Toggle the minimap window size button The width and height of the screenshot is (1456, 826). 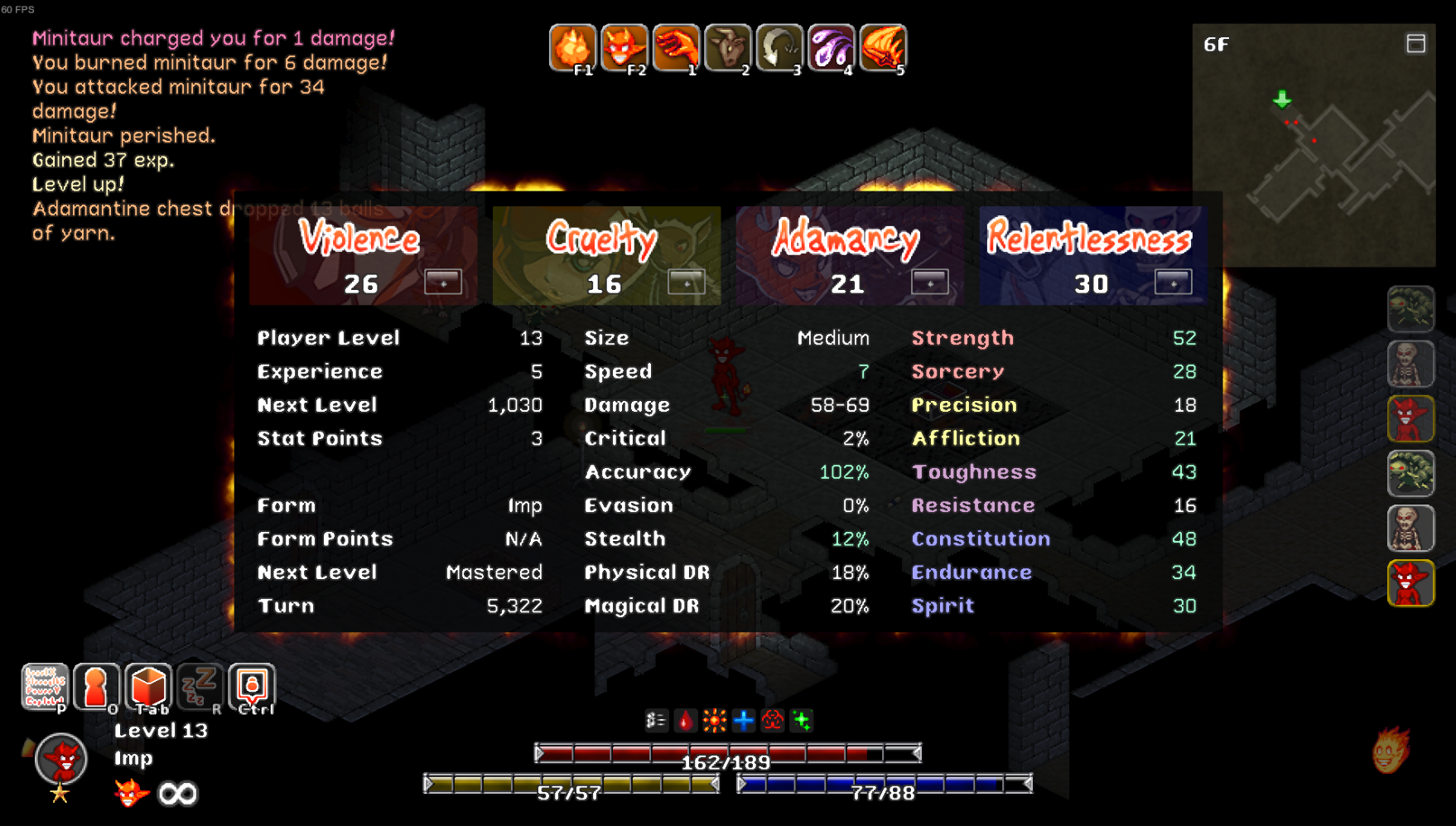pyautogui.click(x=1415, y=44)
